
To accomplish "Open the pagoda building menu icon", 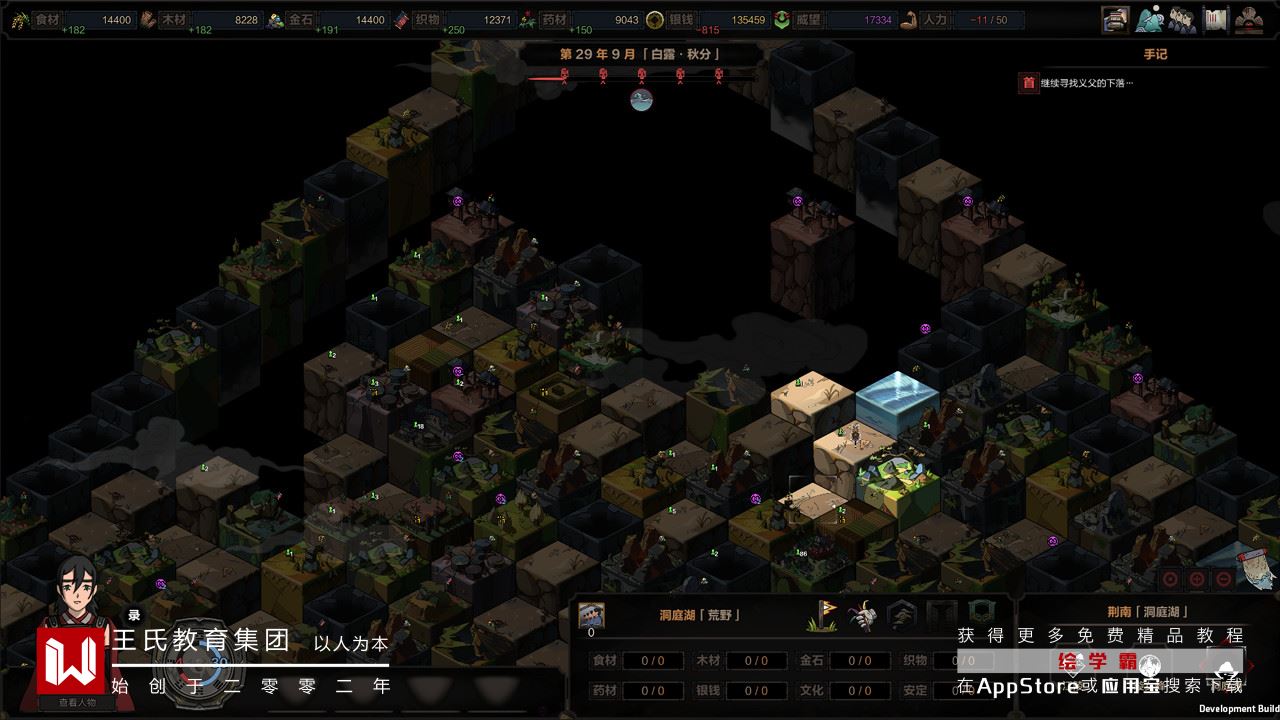I will point(1115,19).
